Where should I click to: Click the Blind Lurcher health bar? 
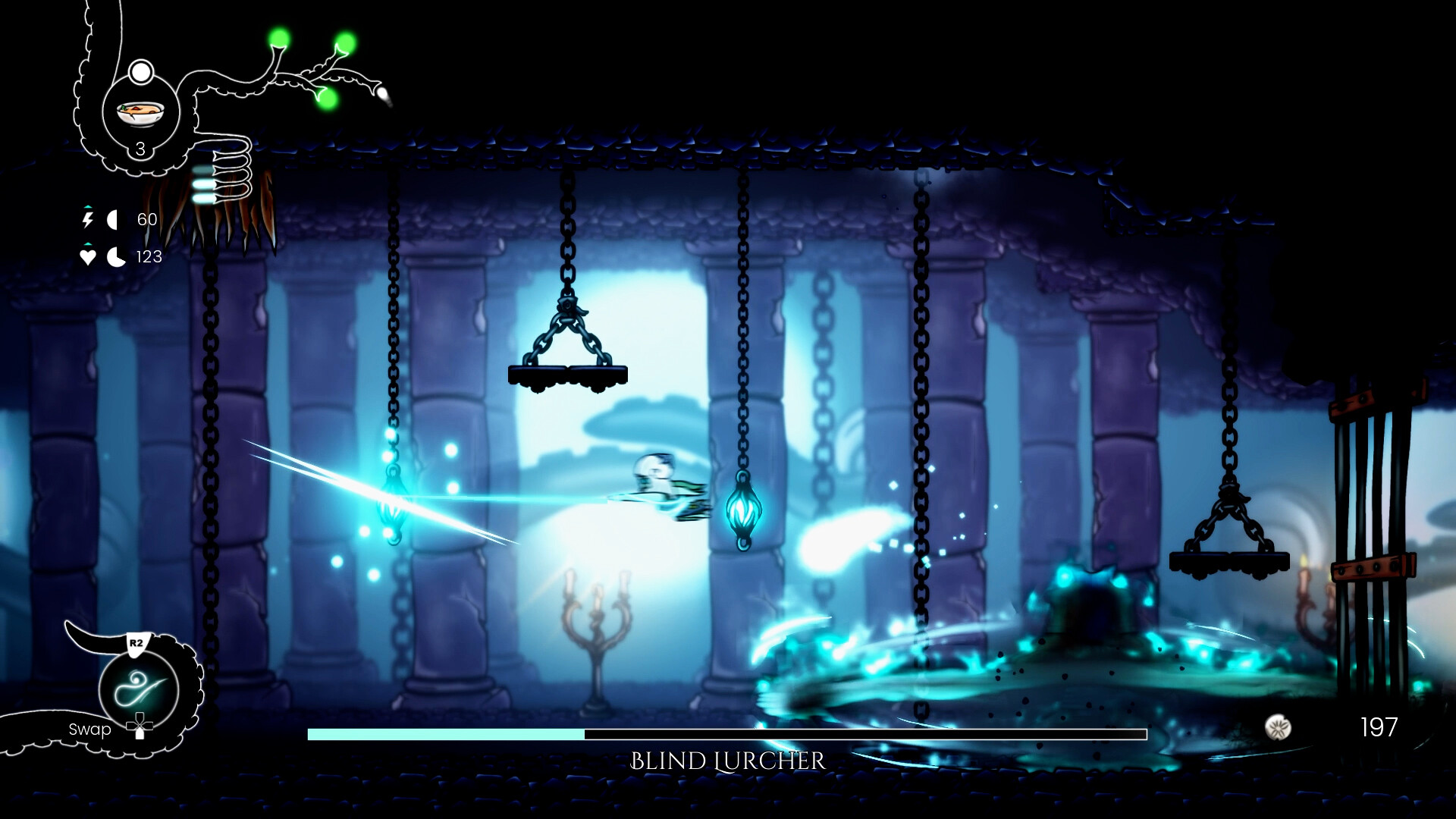(728, 733)
